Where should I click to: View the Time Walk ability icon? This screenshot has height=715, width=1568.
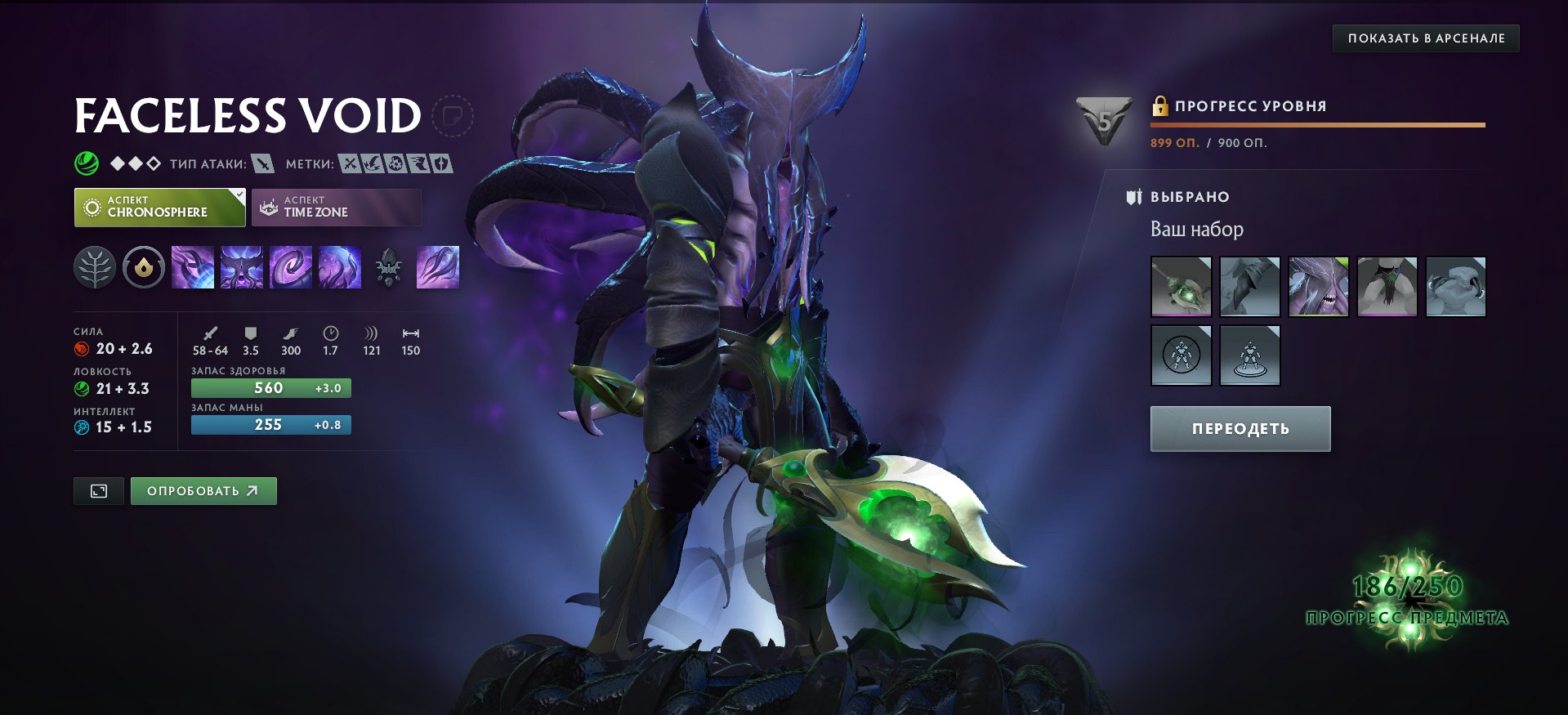click(194, 267)
